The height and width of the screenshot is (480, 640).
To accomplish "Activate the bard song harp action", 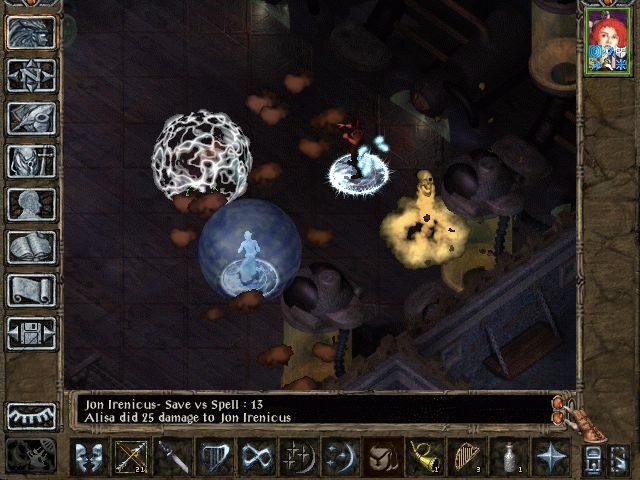I will [x=215, y=457].
